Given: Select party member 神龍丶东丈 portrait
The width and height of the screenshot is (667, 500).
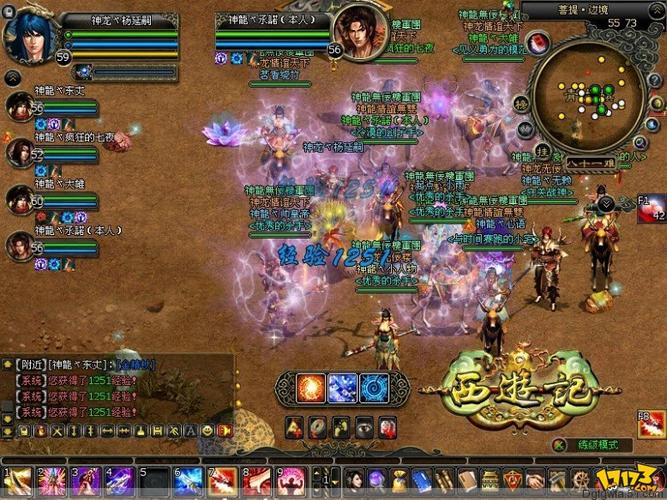Looking at the screenshot, I should [x=19, y=107].
